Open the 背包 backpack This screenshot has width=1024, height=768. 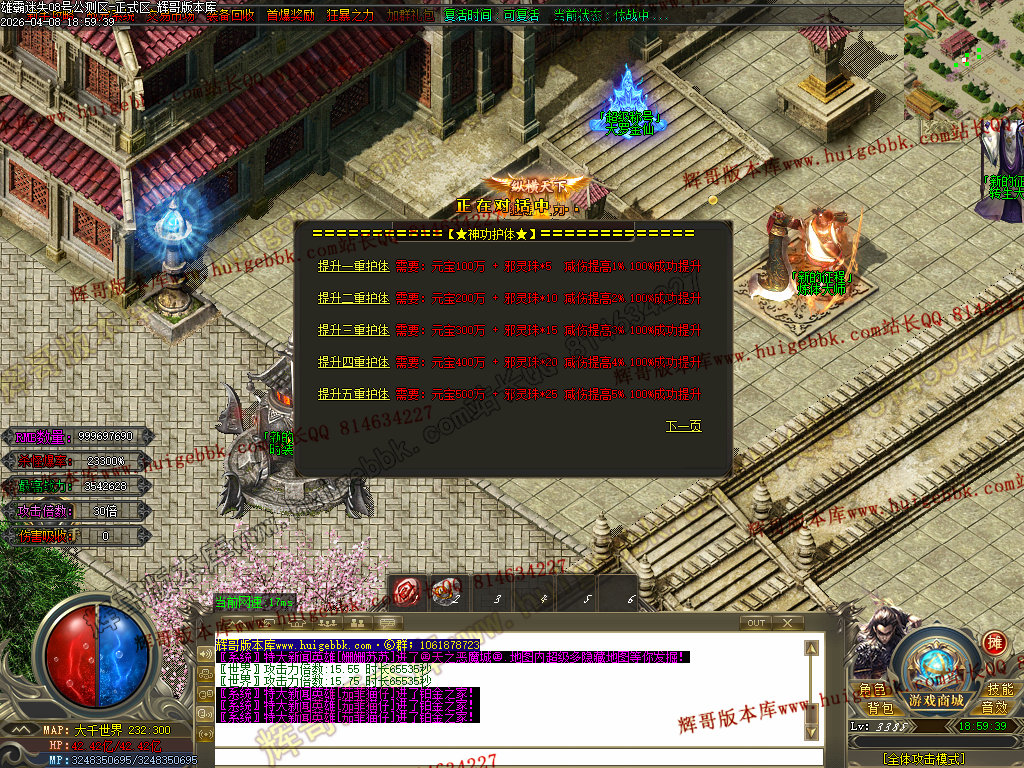[x=880, y=708]
